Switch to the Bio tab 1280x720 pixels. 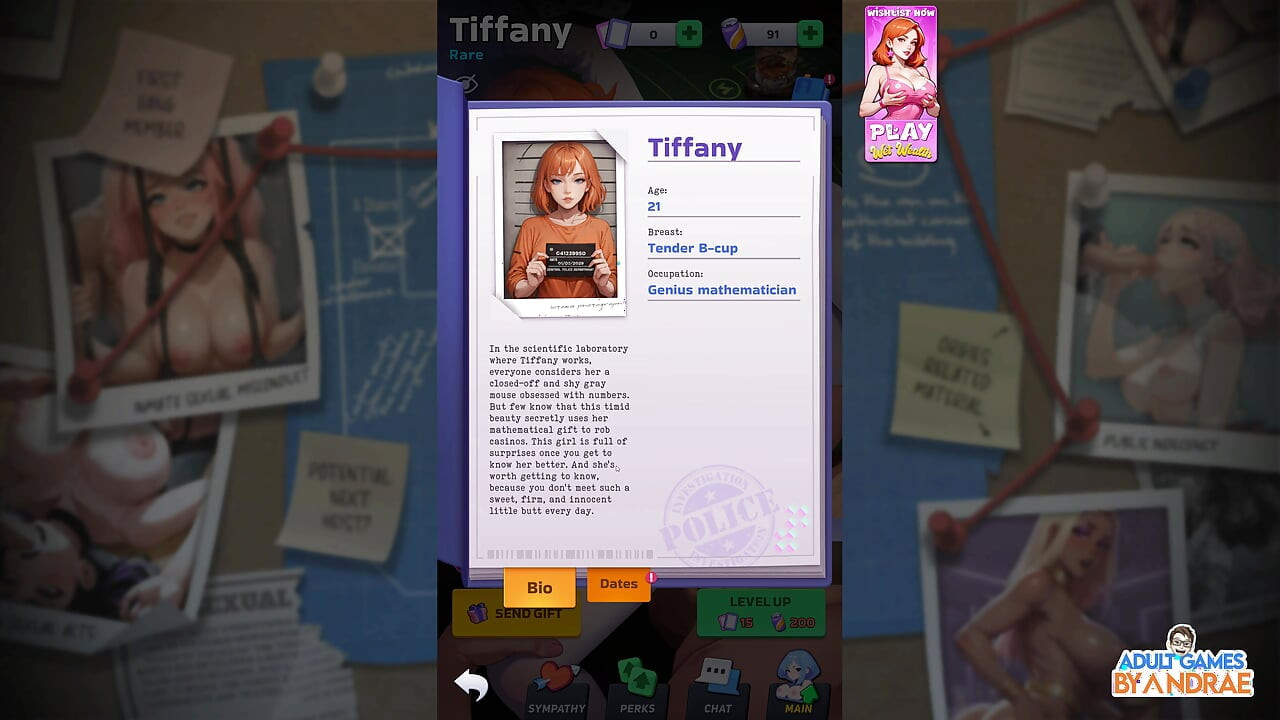(540, 587)
